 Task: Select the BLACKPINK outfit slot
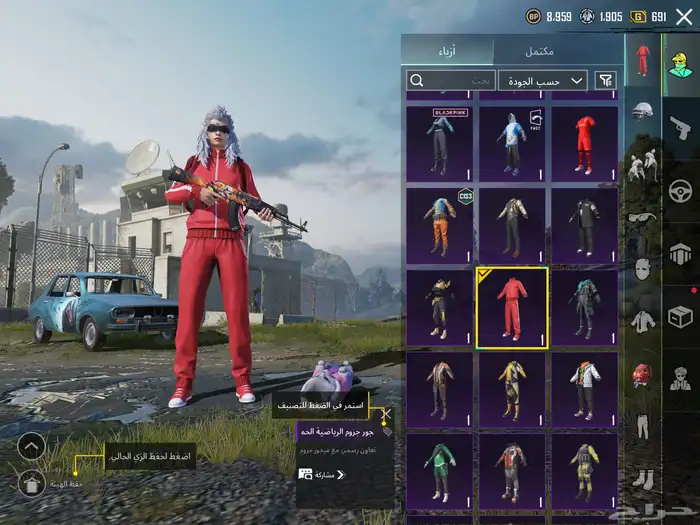[x=440, y=144]
